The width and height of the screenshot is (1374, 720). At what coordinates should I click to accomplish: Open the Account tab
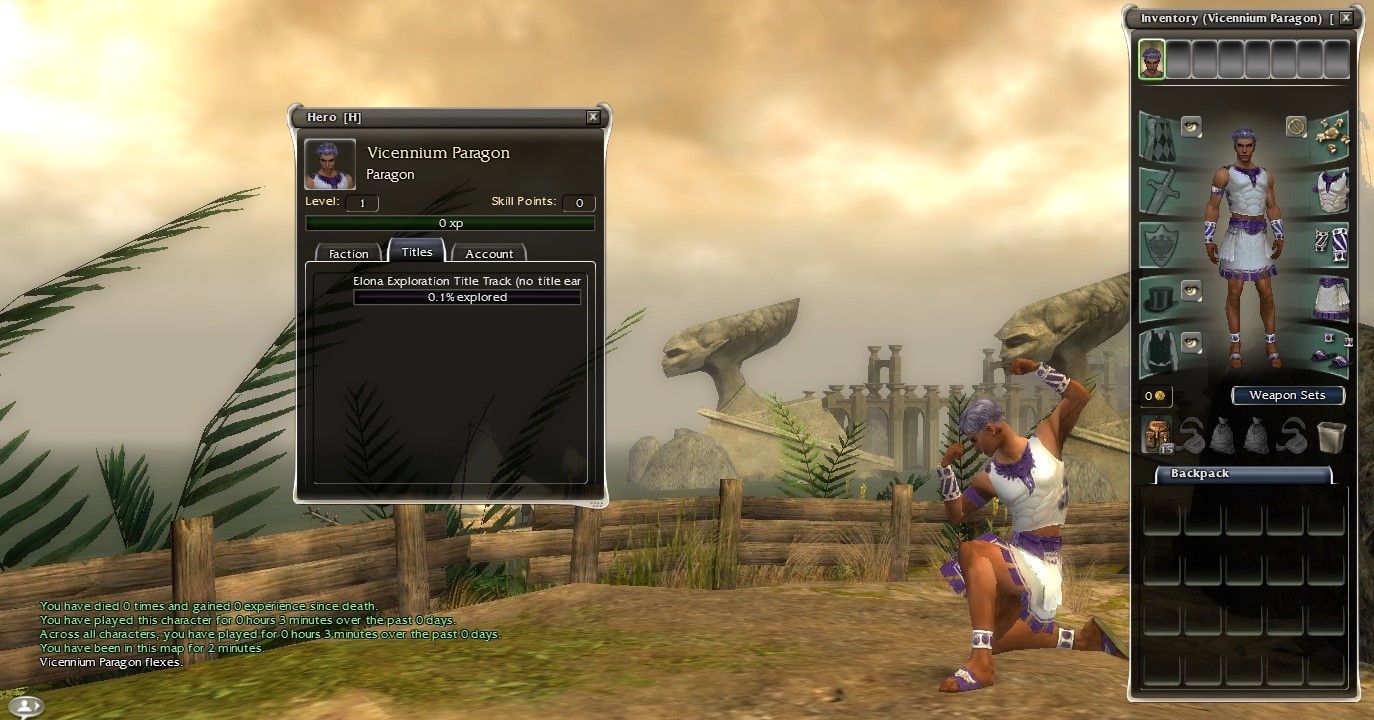tap(489, 254)
